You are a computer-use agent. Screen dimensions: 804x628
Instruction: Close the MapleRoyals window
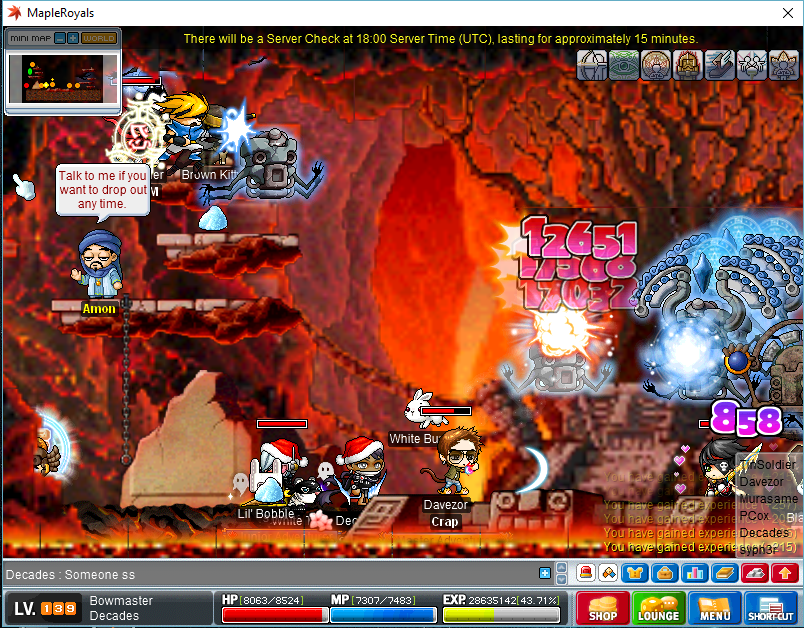(x=785, y=13)
